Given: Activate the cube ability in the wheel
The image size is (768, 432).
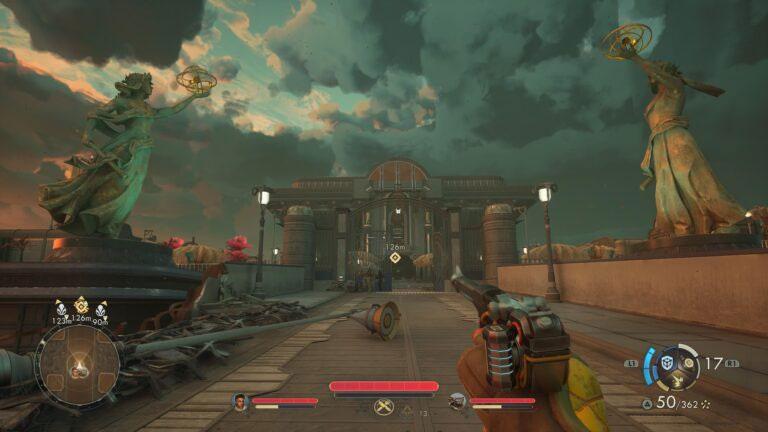Looking at the screenshot, I should [x=667, y=361].
